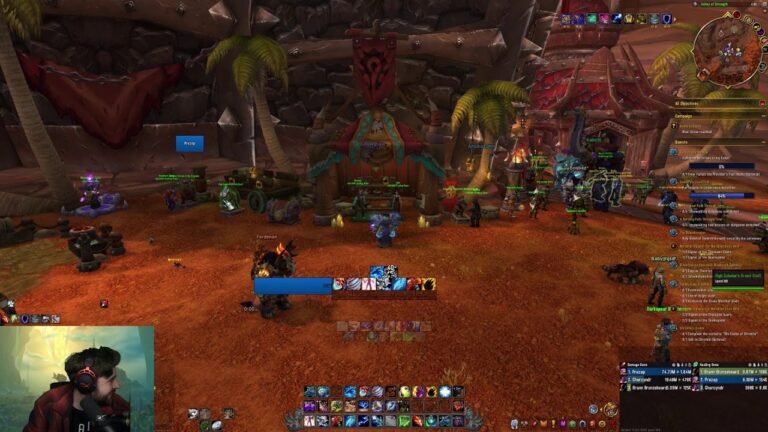Click the blue Prezap player name frame
The height and width of the screenshot is (432, 768).
[189, 143]
